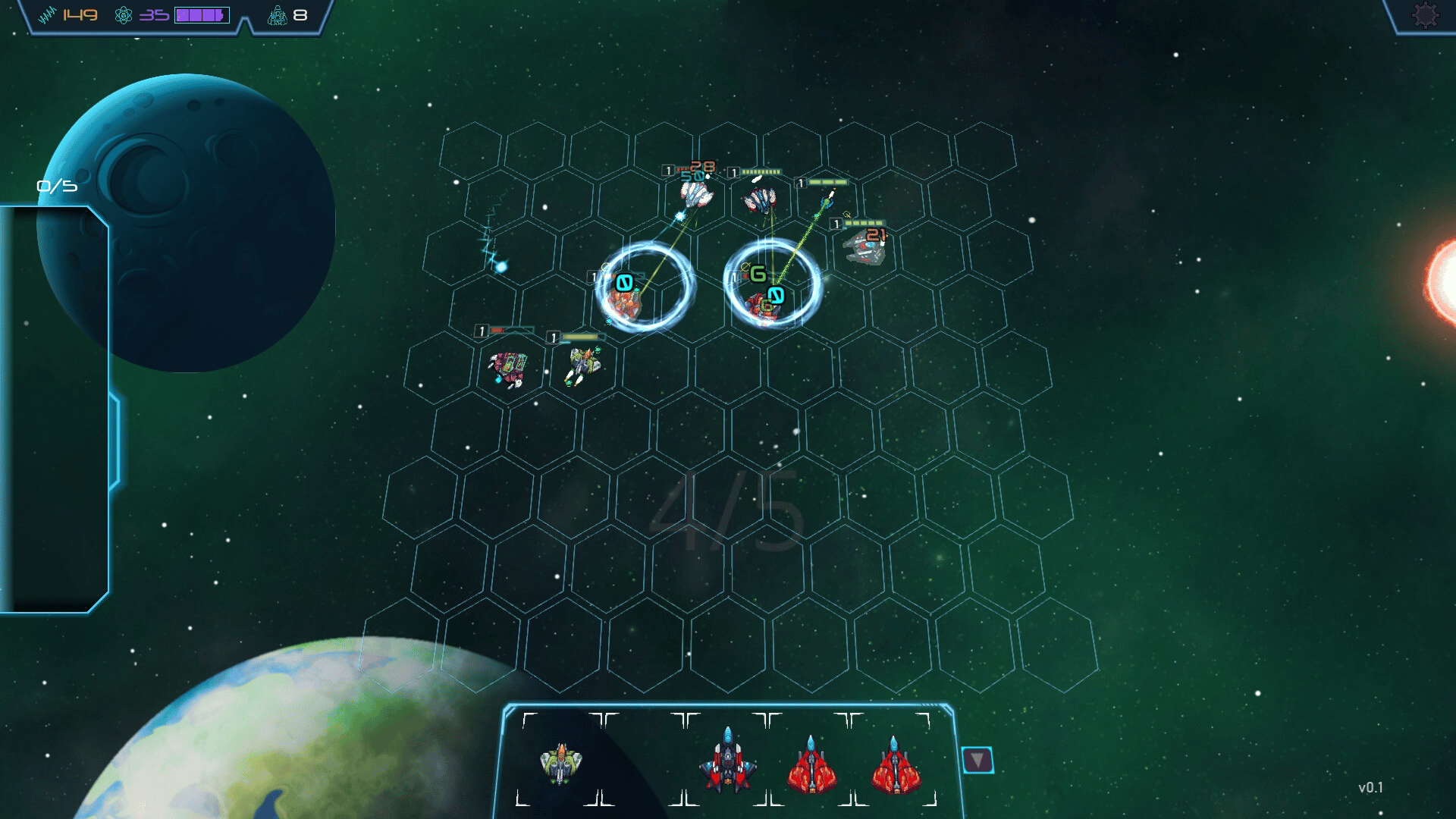Collapse the ship tray with the down arrow
Viewport: 1456px width, 819px height.
977,760
